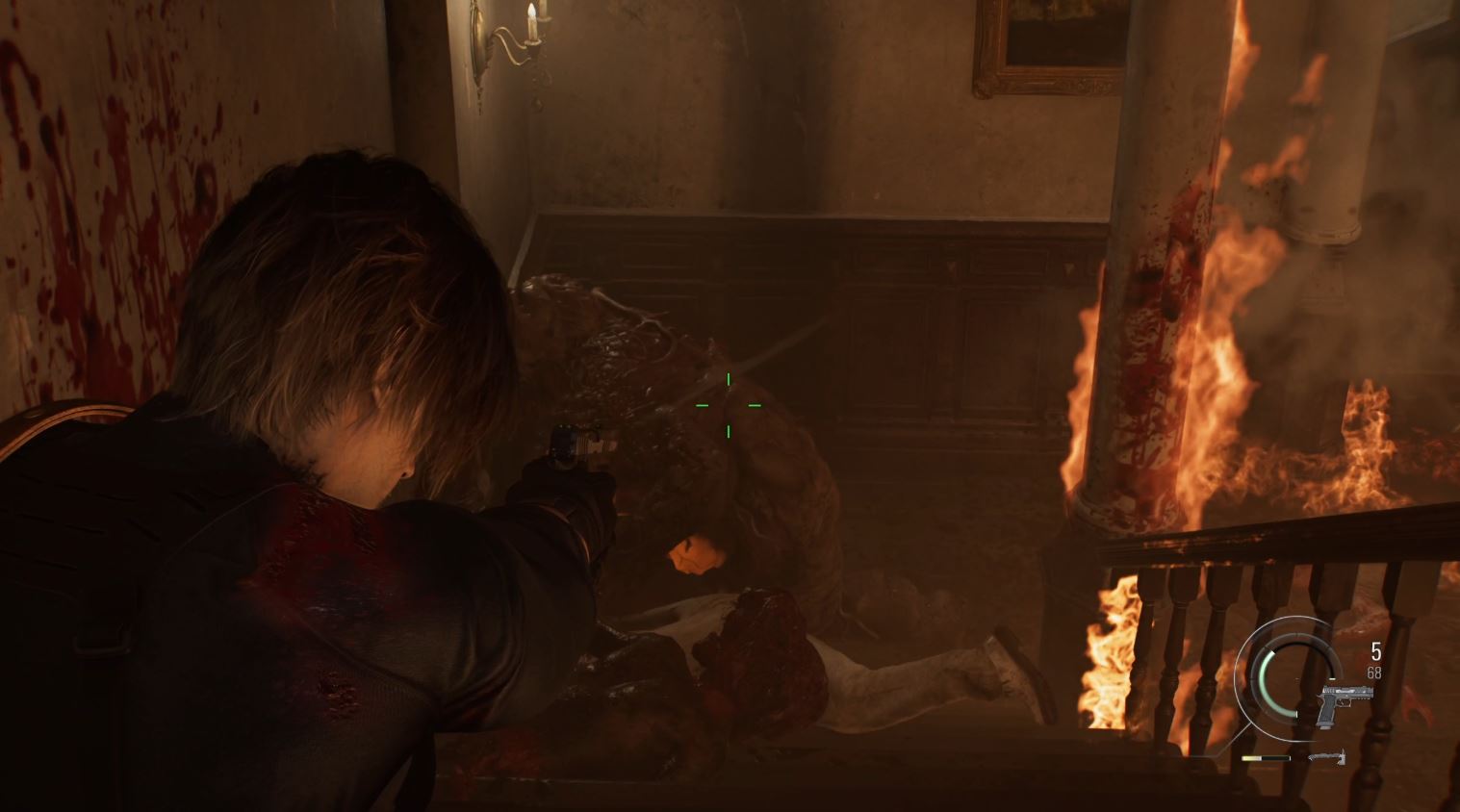Image resolution: width=1460 pixels, height=812 pixels.
Task: Click the combat knife icon
Action: tap(1327, 757)
